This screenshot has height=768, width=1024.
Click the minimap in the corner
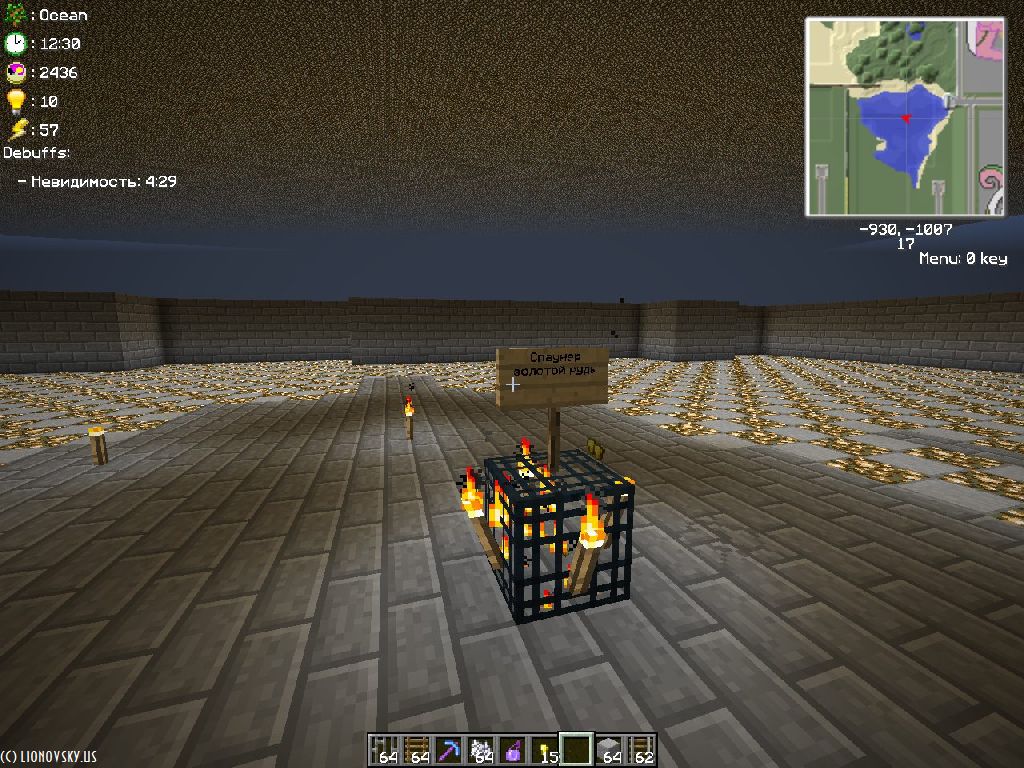905,116
